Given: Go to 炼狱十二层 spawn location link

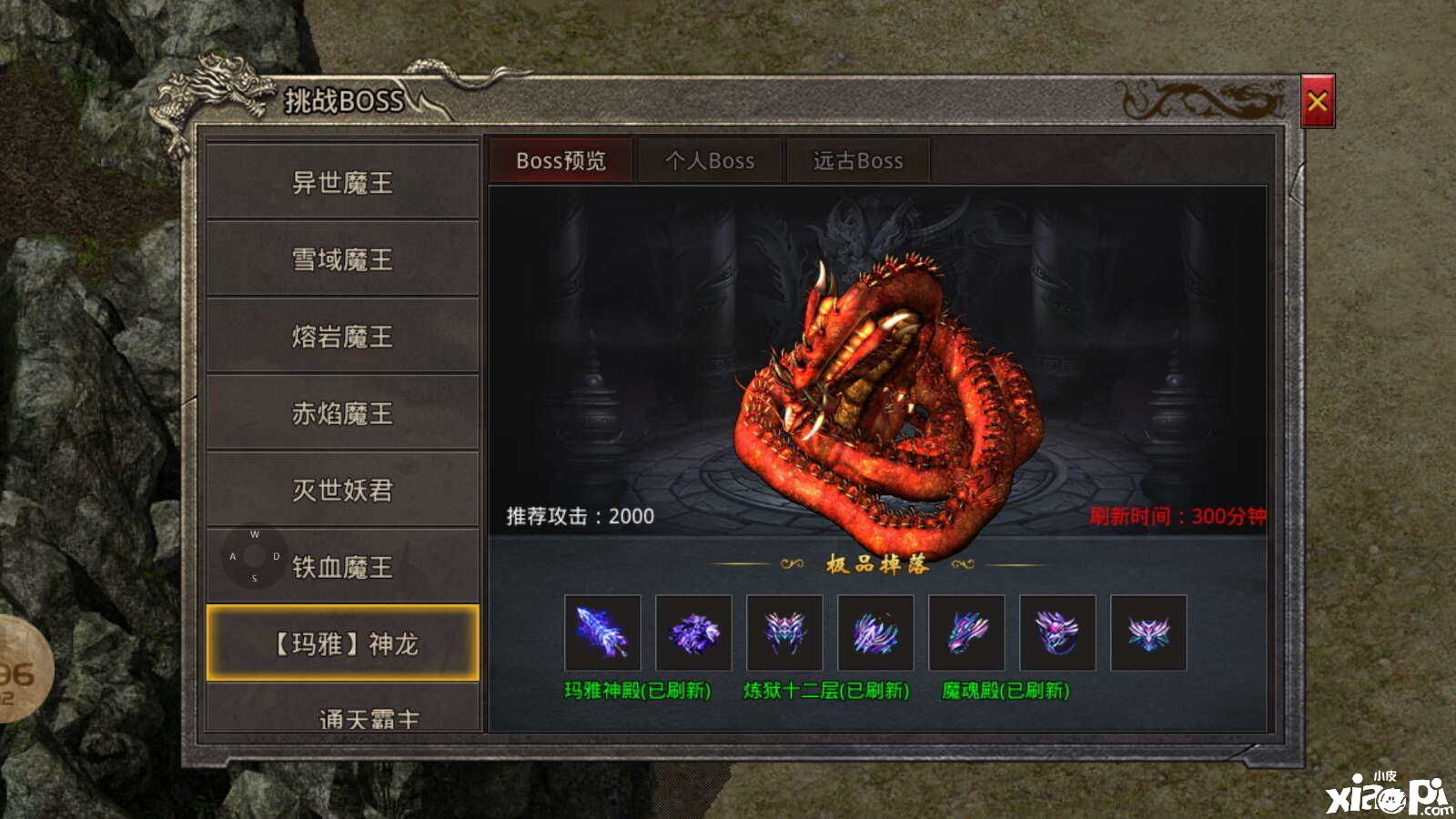Looking at the screenshot, I should pyautogui.click(x=826, y=691).
